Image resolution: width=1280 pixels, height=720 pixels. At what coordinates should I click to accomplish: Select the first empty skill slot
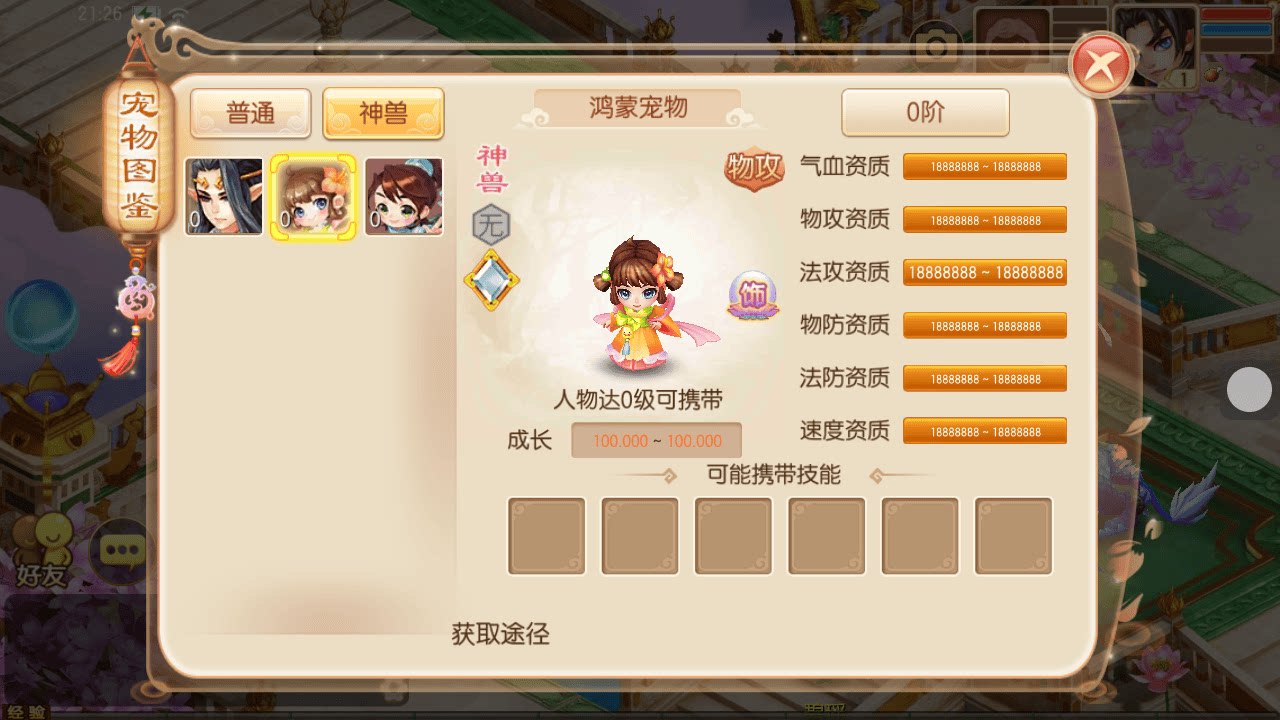tap(546, 536)
